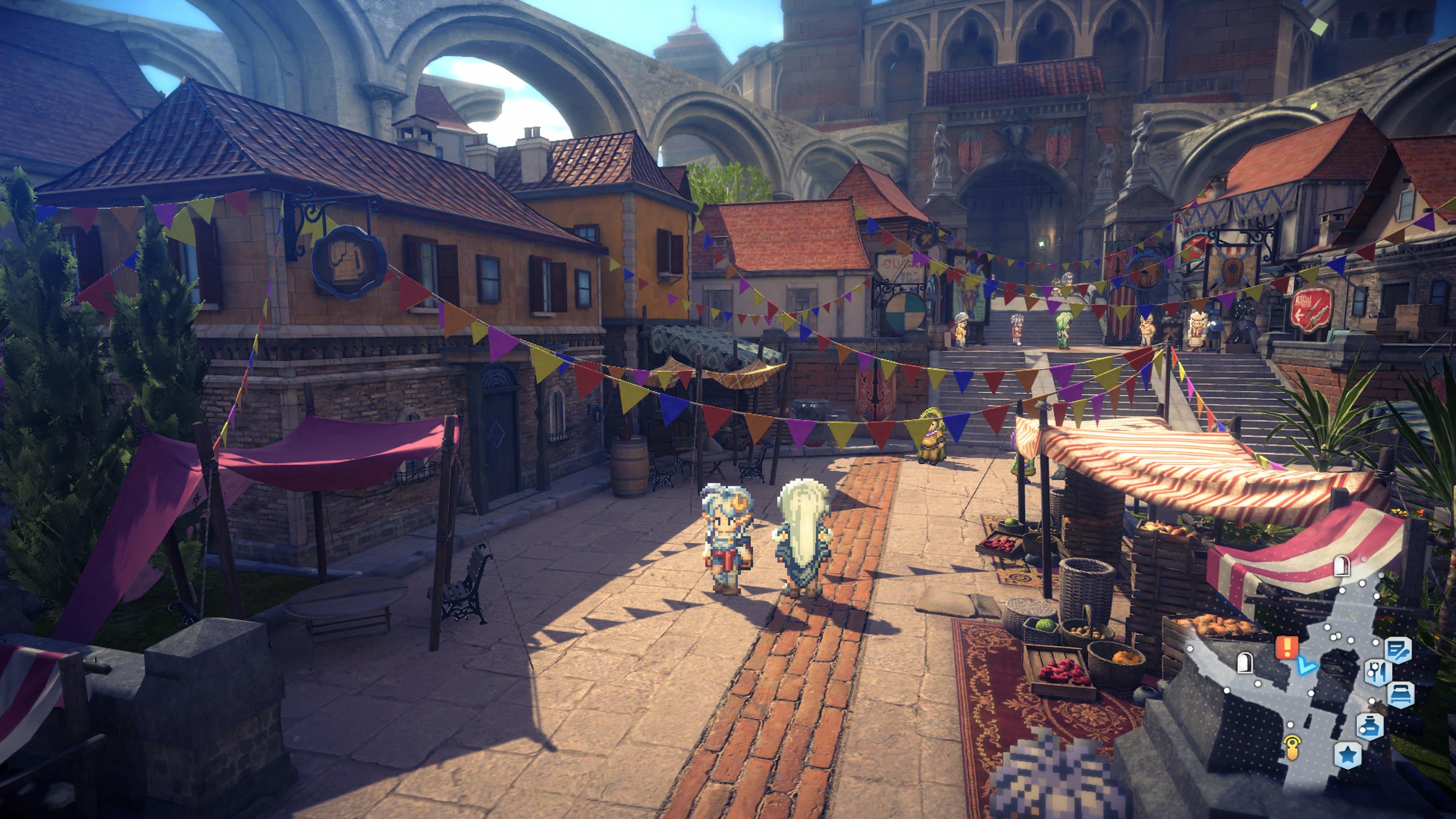
Task: Click the top door exit marker on minimap
Action: [x=1342, y=566]
